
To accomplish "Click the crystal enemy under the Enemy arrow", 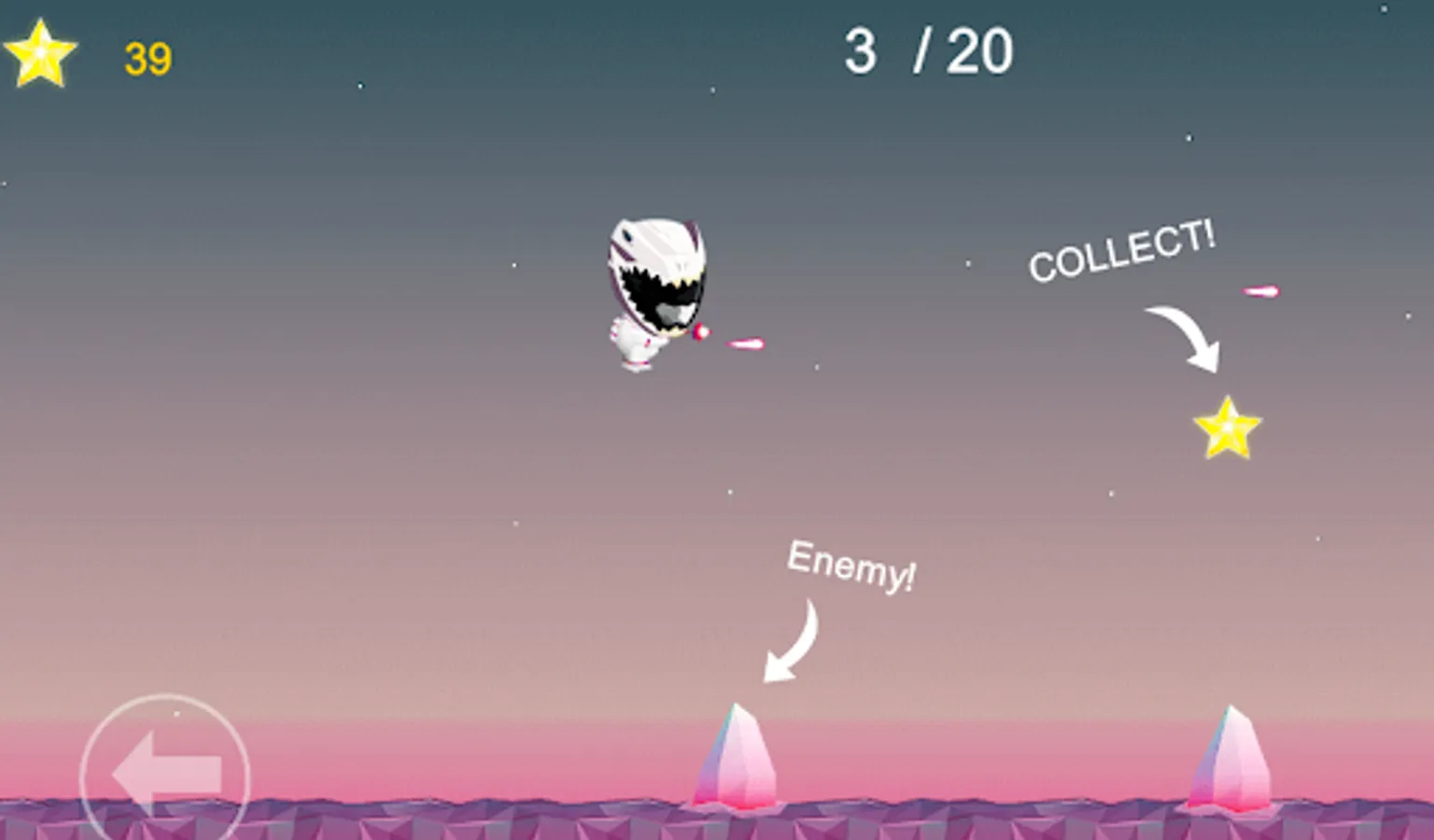I will 734,756.
